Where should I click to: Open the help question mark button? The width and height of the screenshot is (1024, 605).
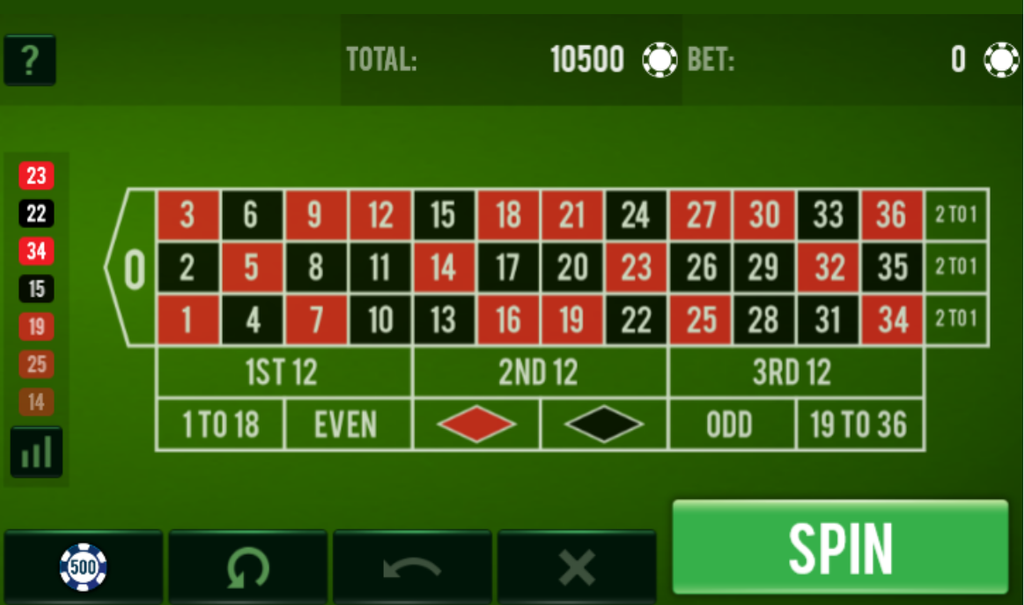(x=30, y=60)
